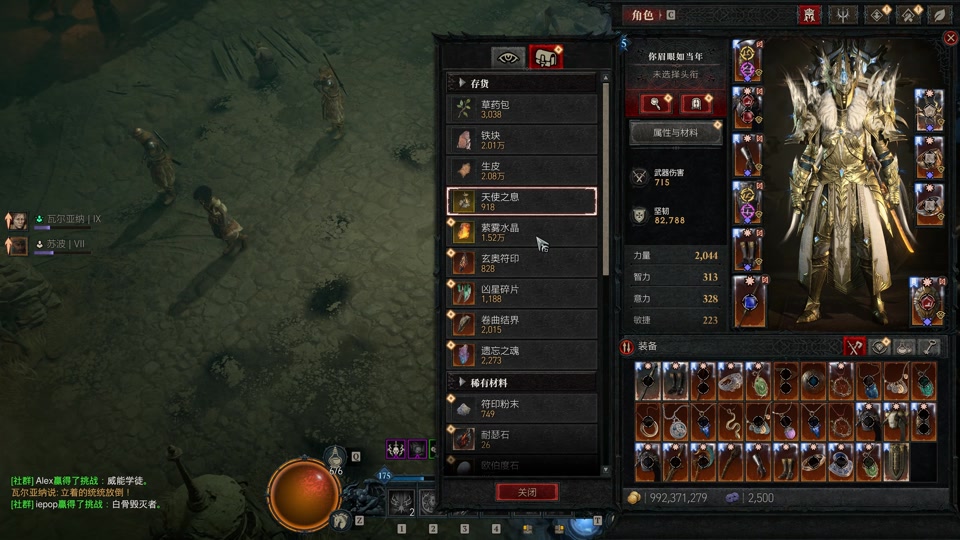The height and width of the screenshot is (540, 960).
Task: Select the 天使之息 material row
Action: click(522, 201)
